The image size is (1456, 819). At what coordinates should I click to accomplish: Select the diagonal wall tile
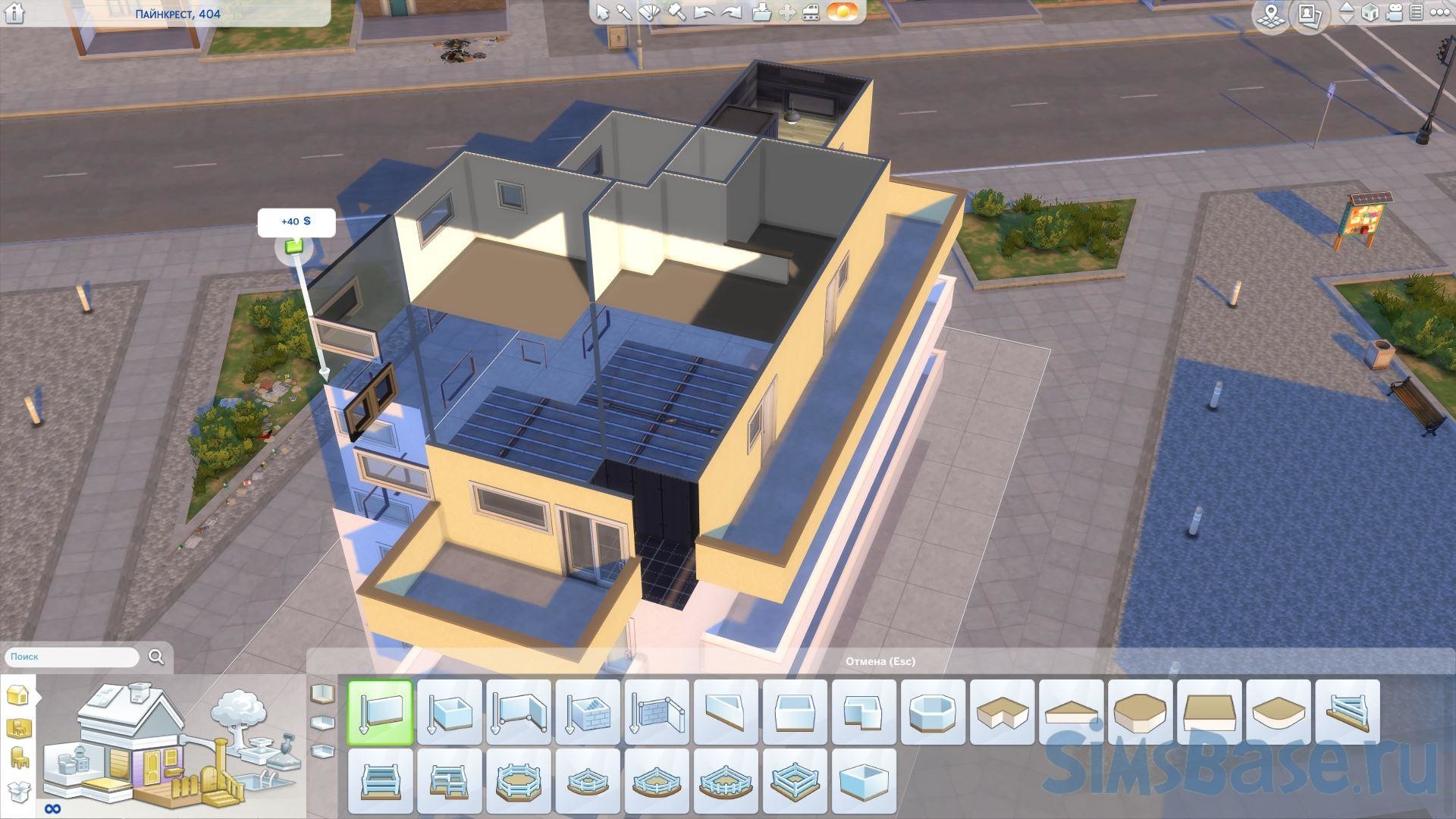point(726,712)
